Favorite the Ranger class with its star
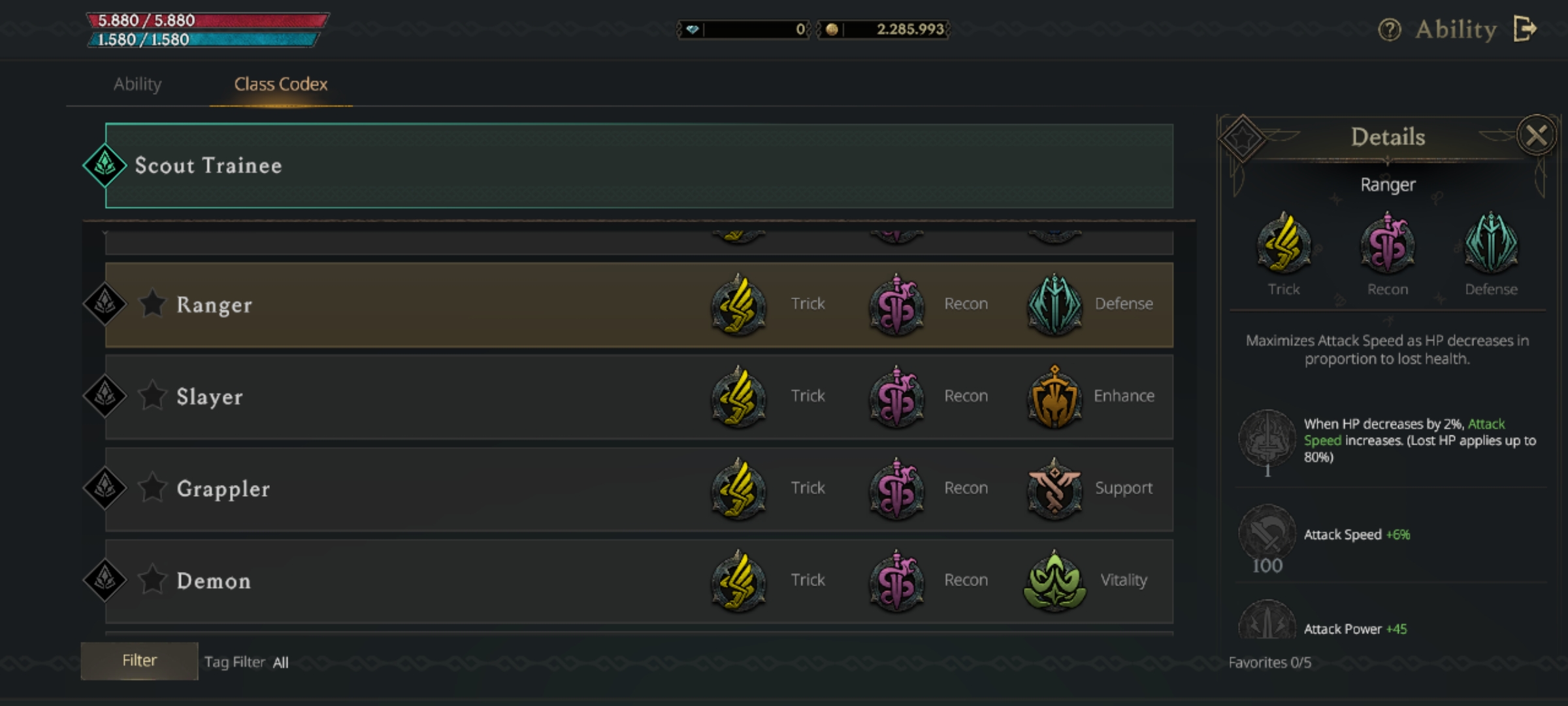Image resolution: width=1568 pixels, height=706 pixels. (x=153, y=305)
